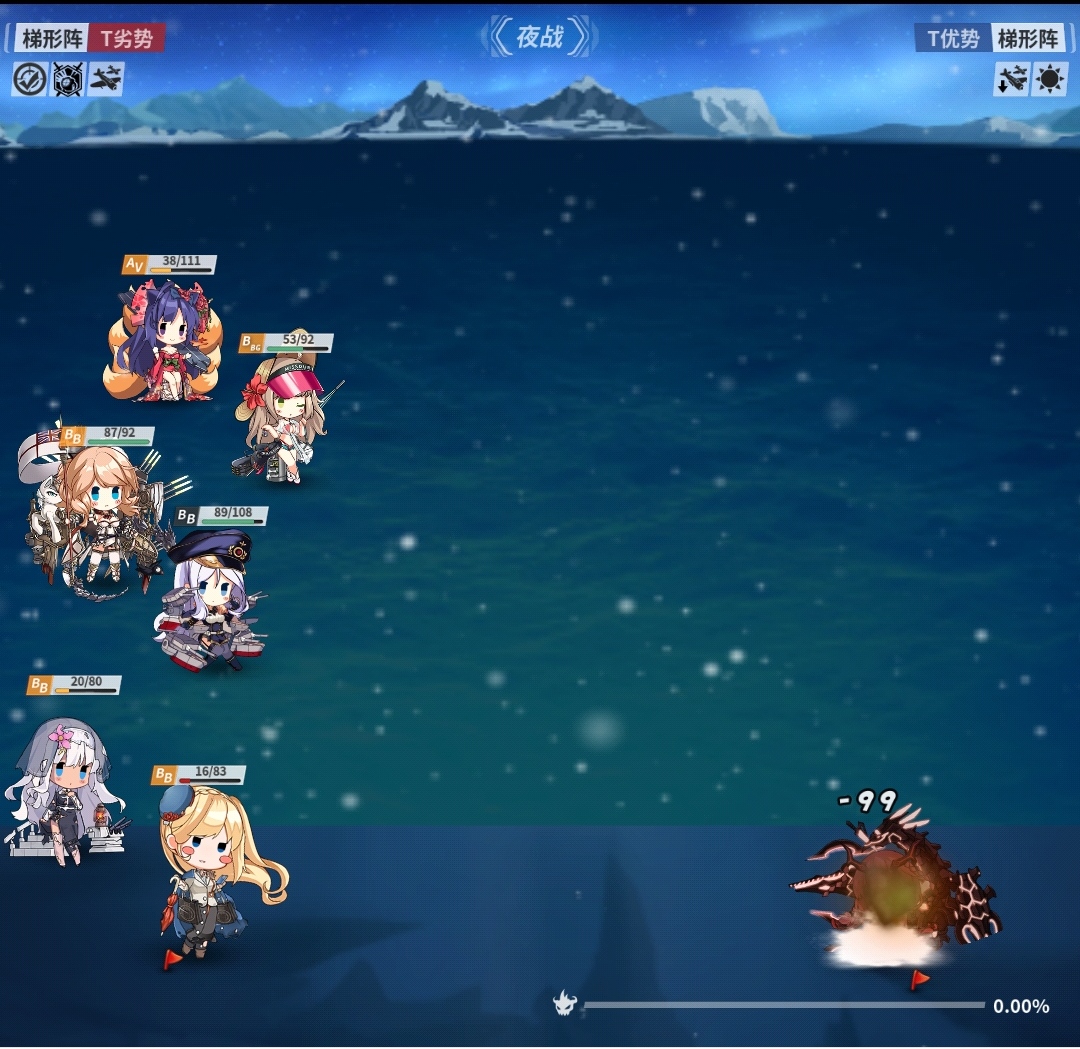Image resolution: width=1080 pixels, height=1049 pixels.
Task: Tap the crosshair checkmark status icon
Action: click(x=30, y=79)
